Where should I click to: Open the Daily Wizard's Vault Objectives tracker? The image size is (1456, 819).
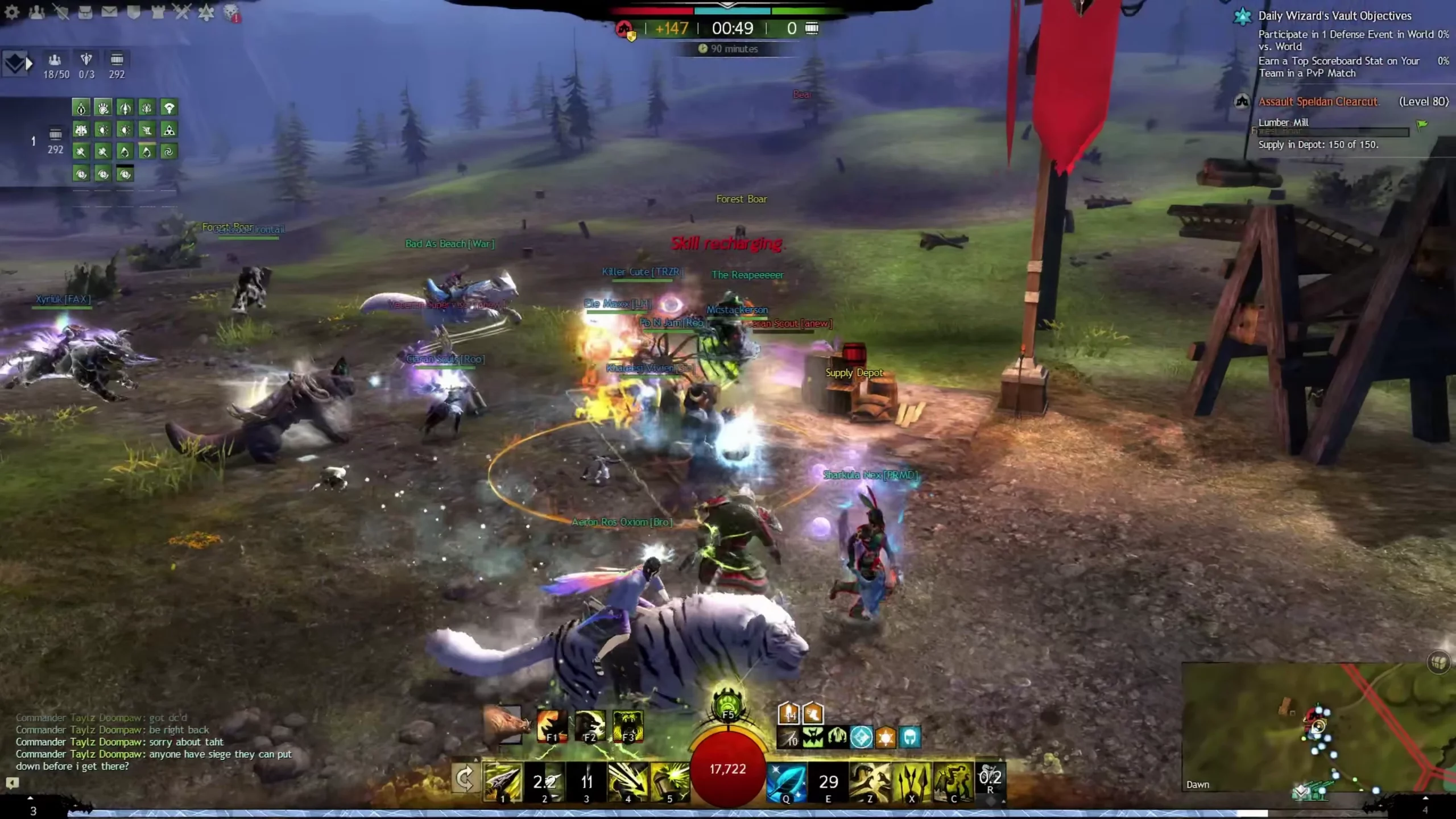[1334, 16]
